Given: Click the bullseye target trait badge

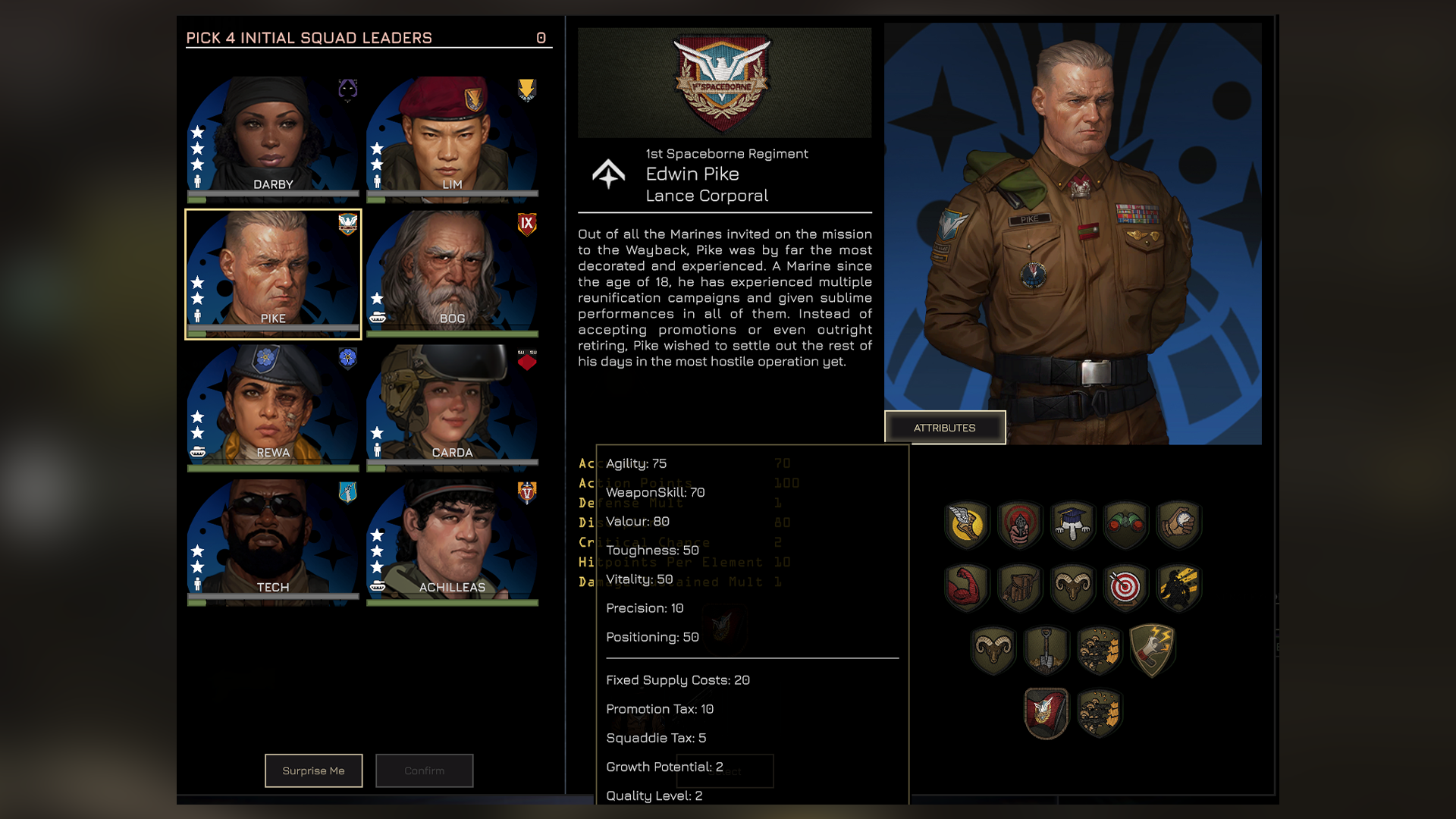Looking at the screenshot, I should pyautogui.click(x=1124, y=587).
